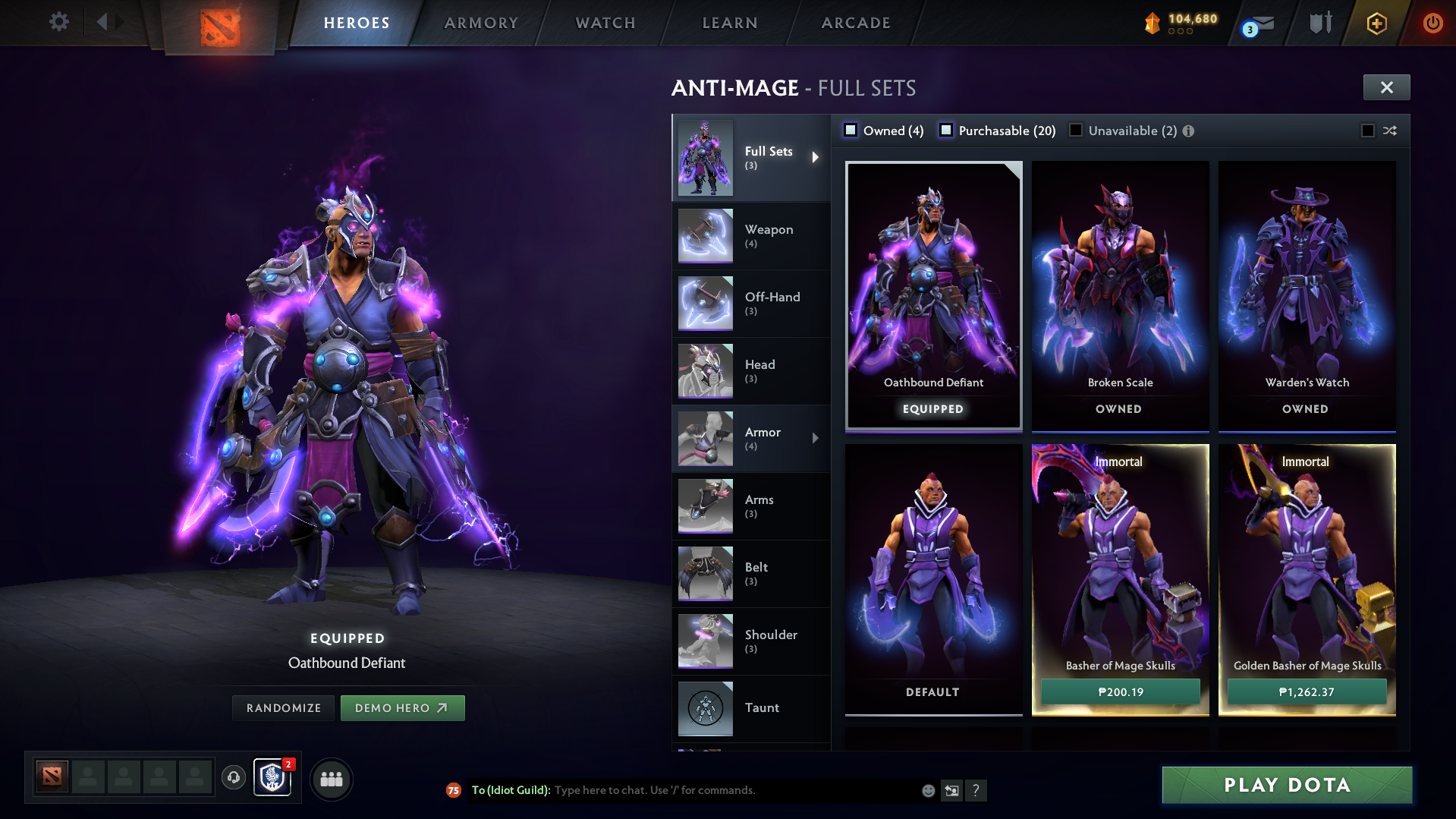Enable the Unavailable (2) filter checkbox

pyautogui.click(x=1075, y=130)
